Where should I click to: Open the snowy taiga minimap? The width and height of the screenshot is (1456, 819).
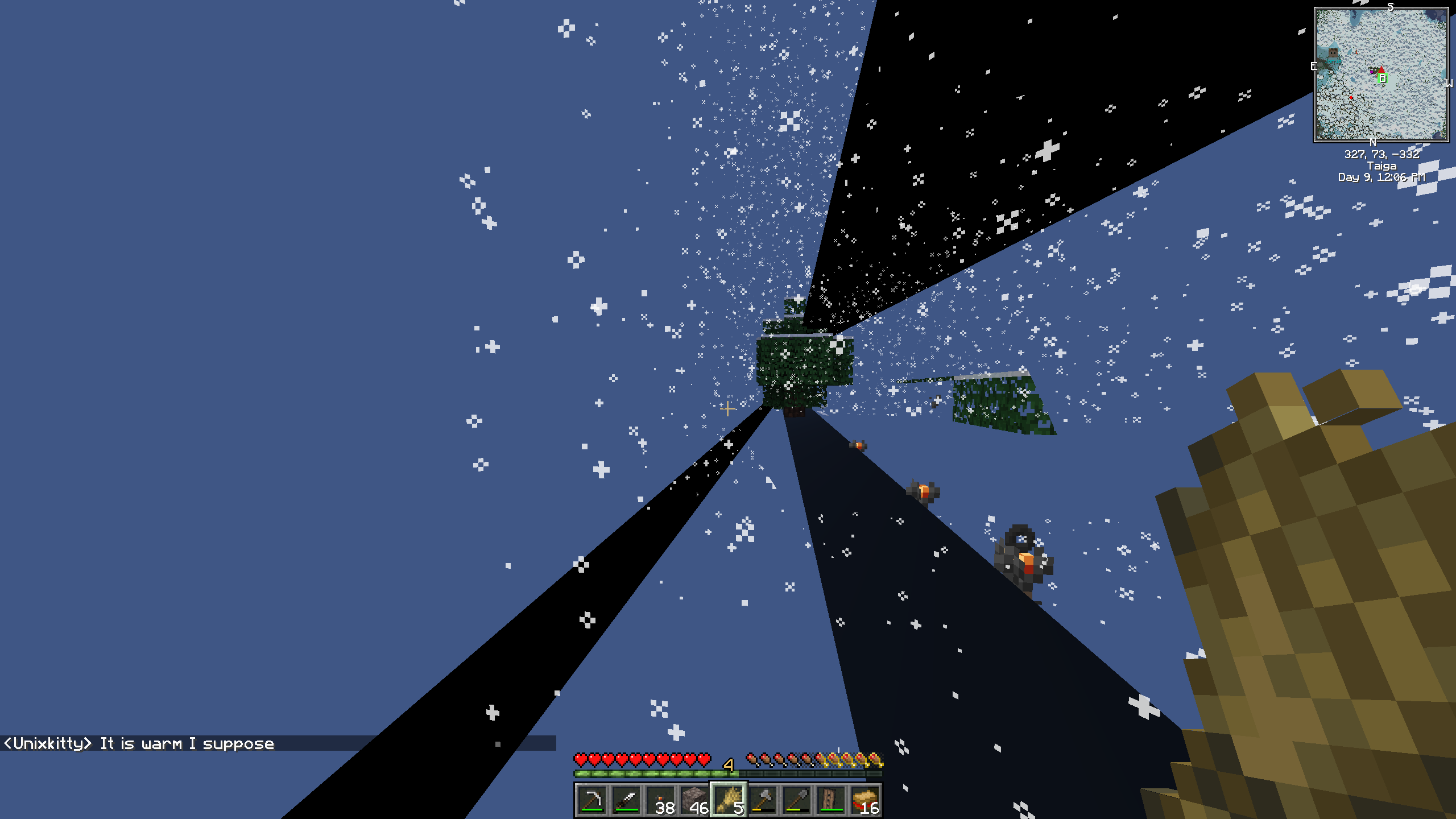pos(1381,75)
